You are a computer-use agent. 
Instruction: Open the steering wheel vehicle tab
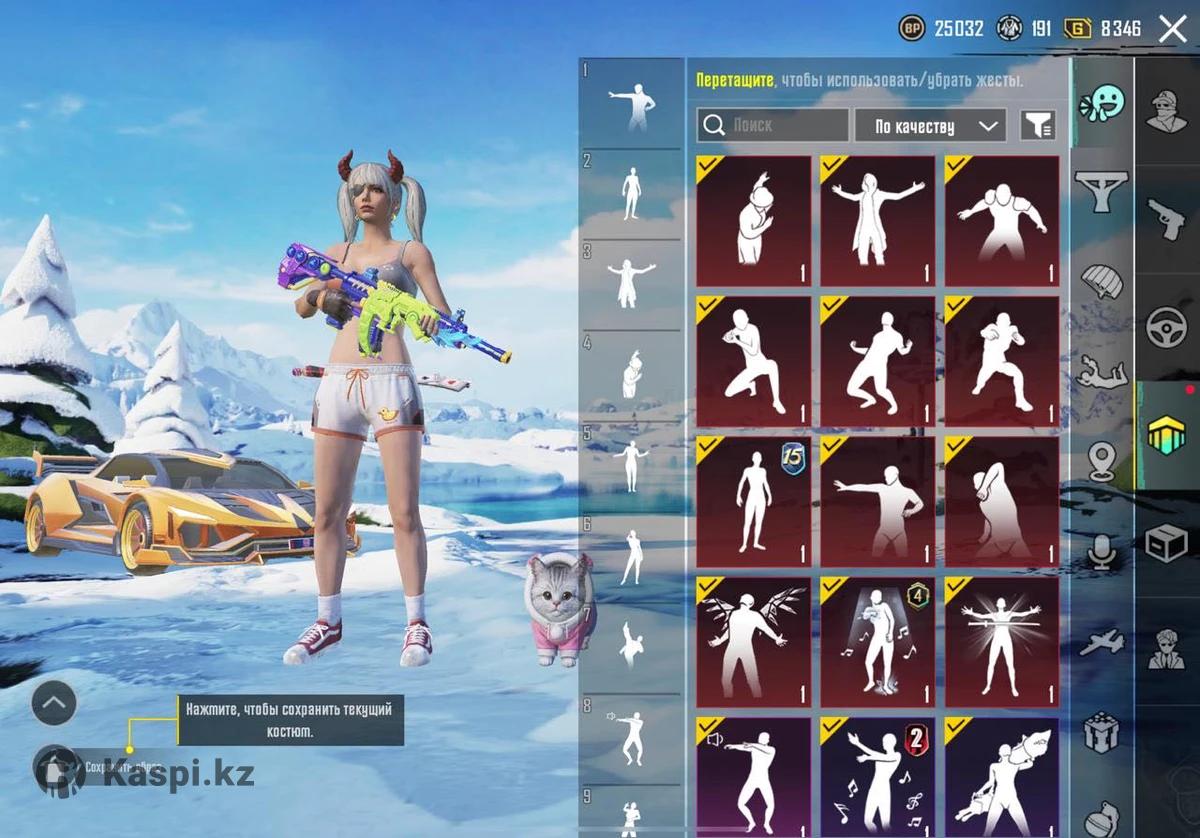(x=1166, y=327)
